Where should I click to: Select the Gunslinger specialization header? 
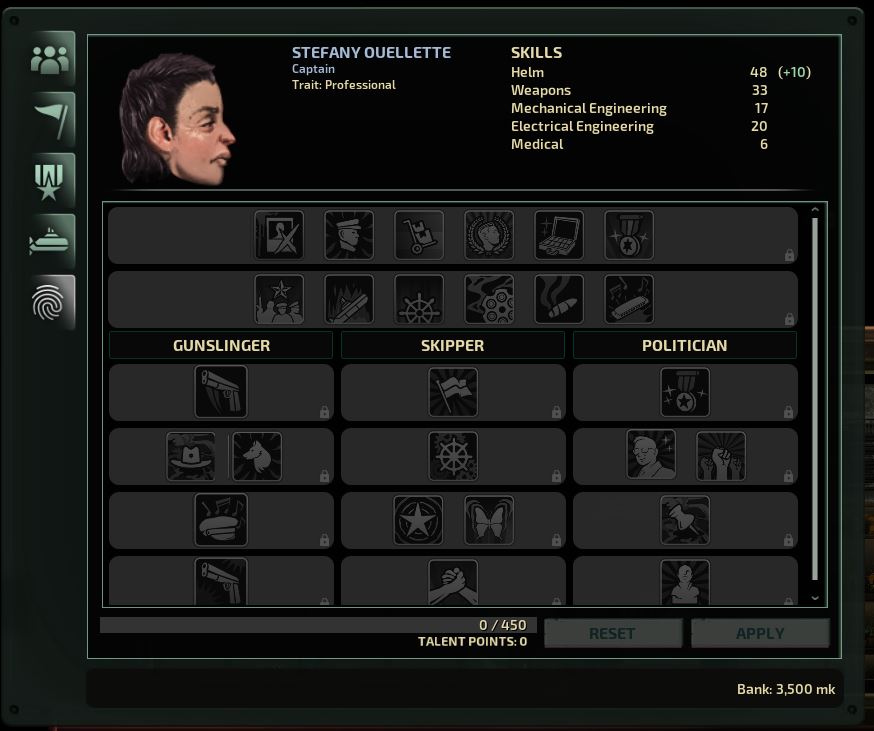tap(221, 345)
